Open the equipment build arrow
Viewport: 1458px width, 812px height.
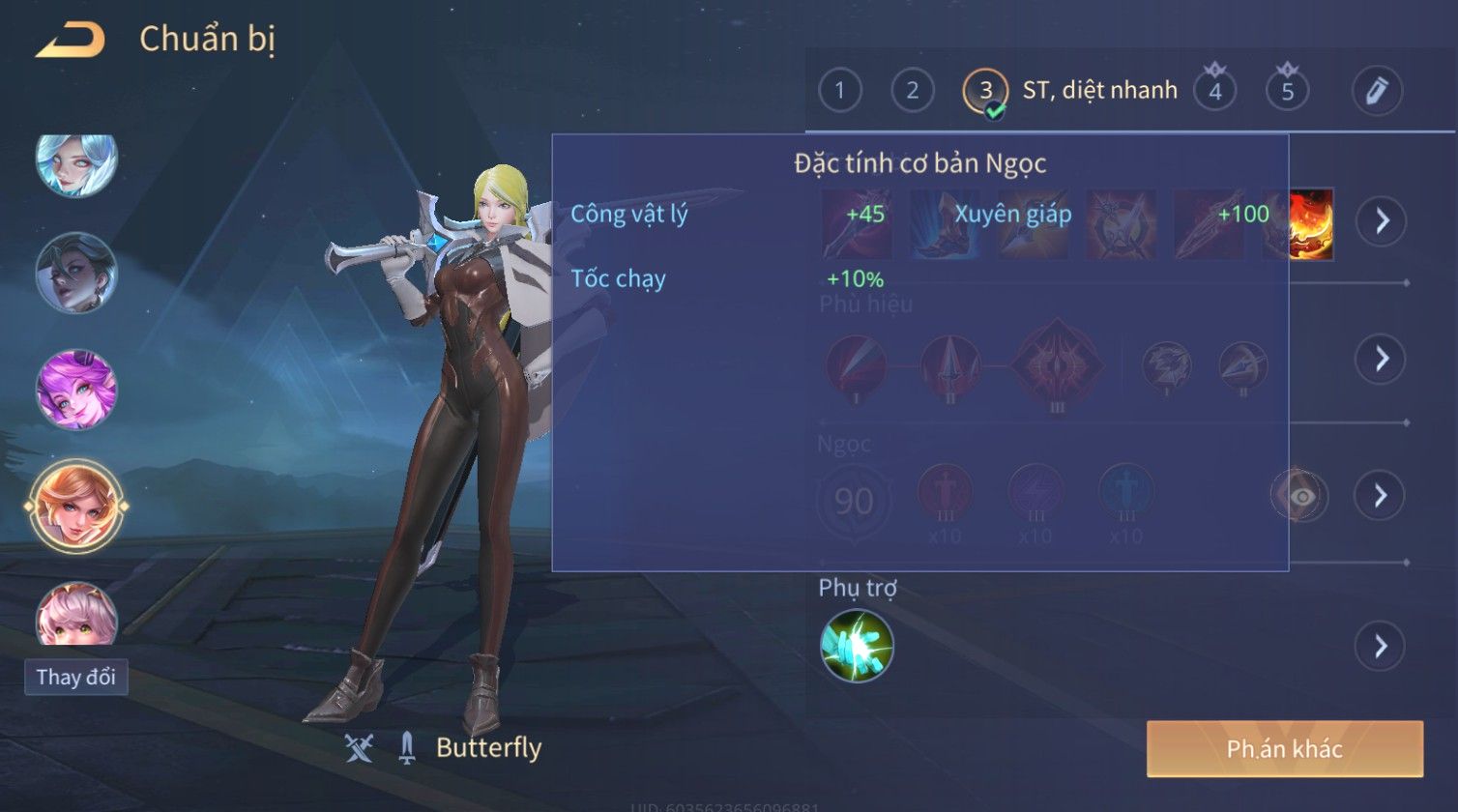tap(1381, 221)
